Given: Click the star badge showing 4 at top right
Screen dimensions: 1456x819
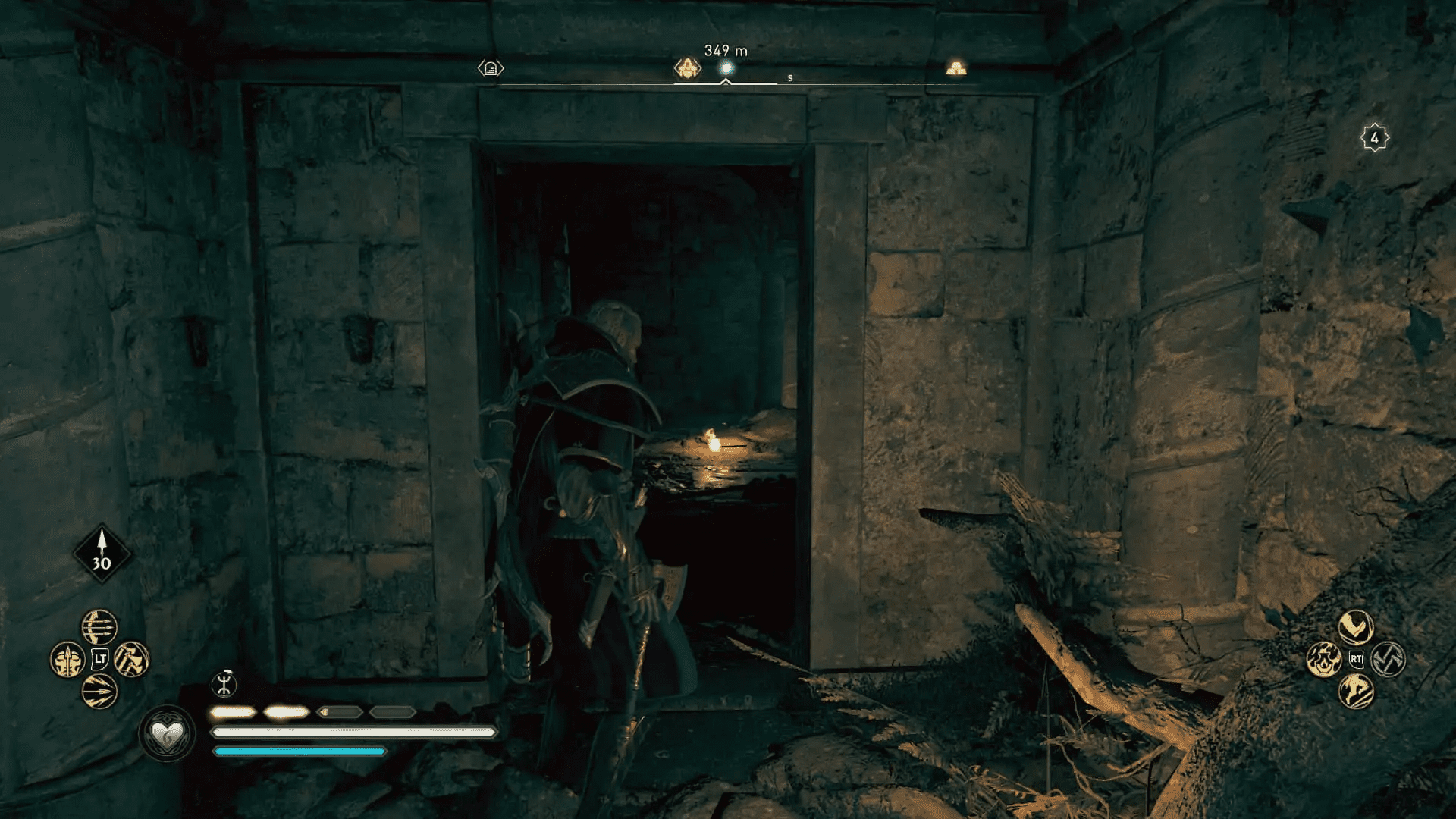Looking at the screenshot, I should pos(1376,136).
